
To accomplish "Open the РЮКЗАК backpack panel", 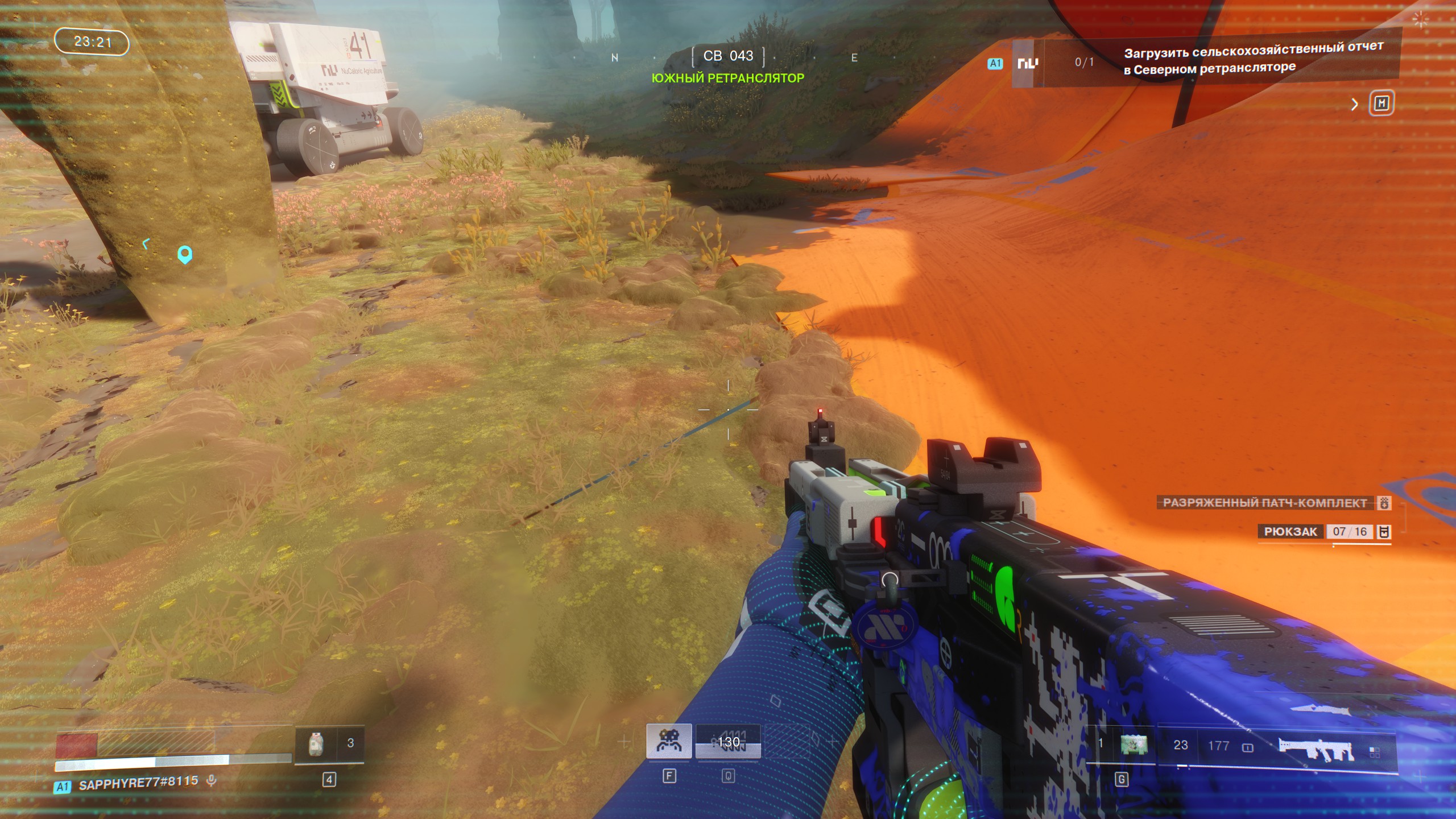I will click(x=1290, y=532).
